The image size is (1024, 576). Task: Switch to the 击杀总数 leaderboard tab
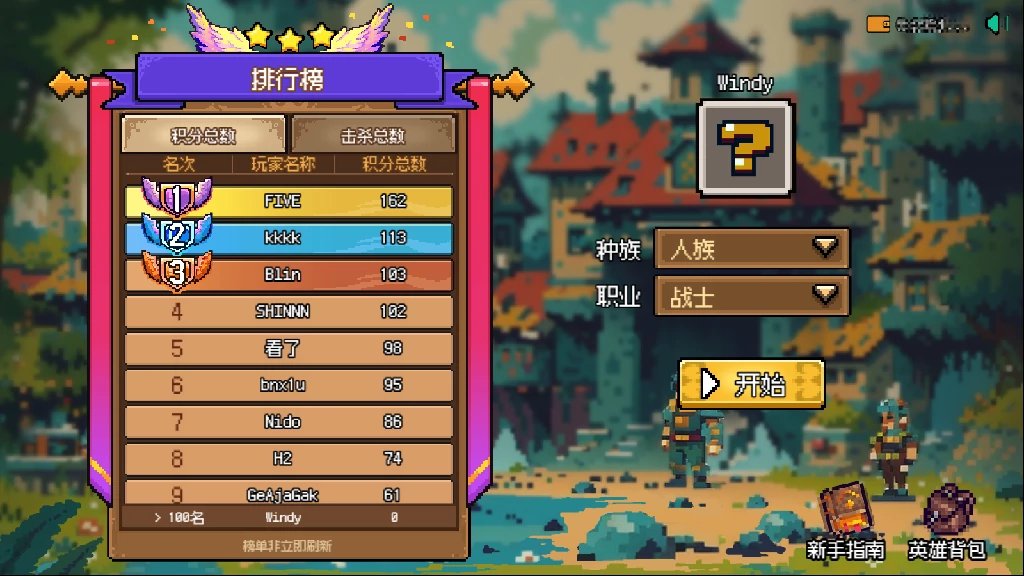point(372,135)
